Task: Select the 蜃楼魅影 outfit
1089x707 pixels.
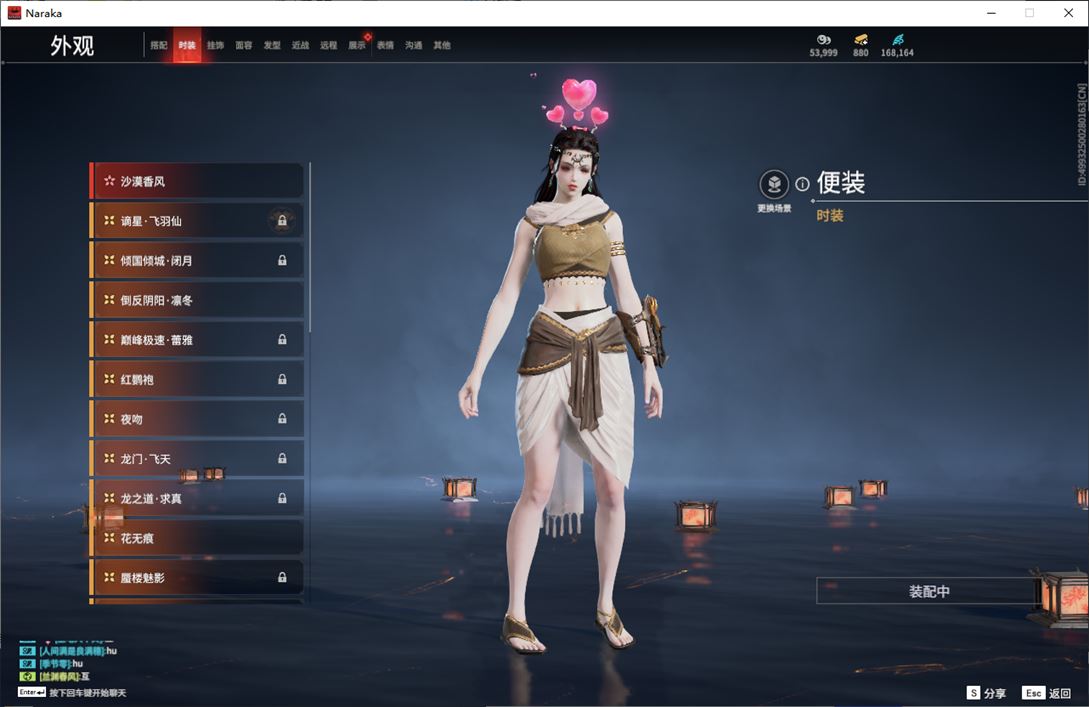Action: (x=197, y=578)
